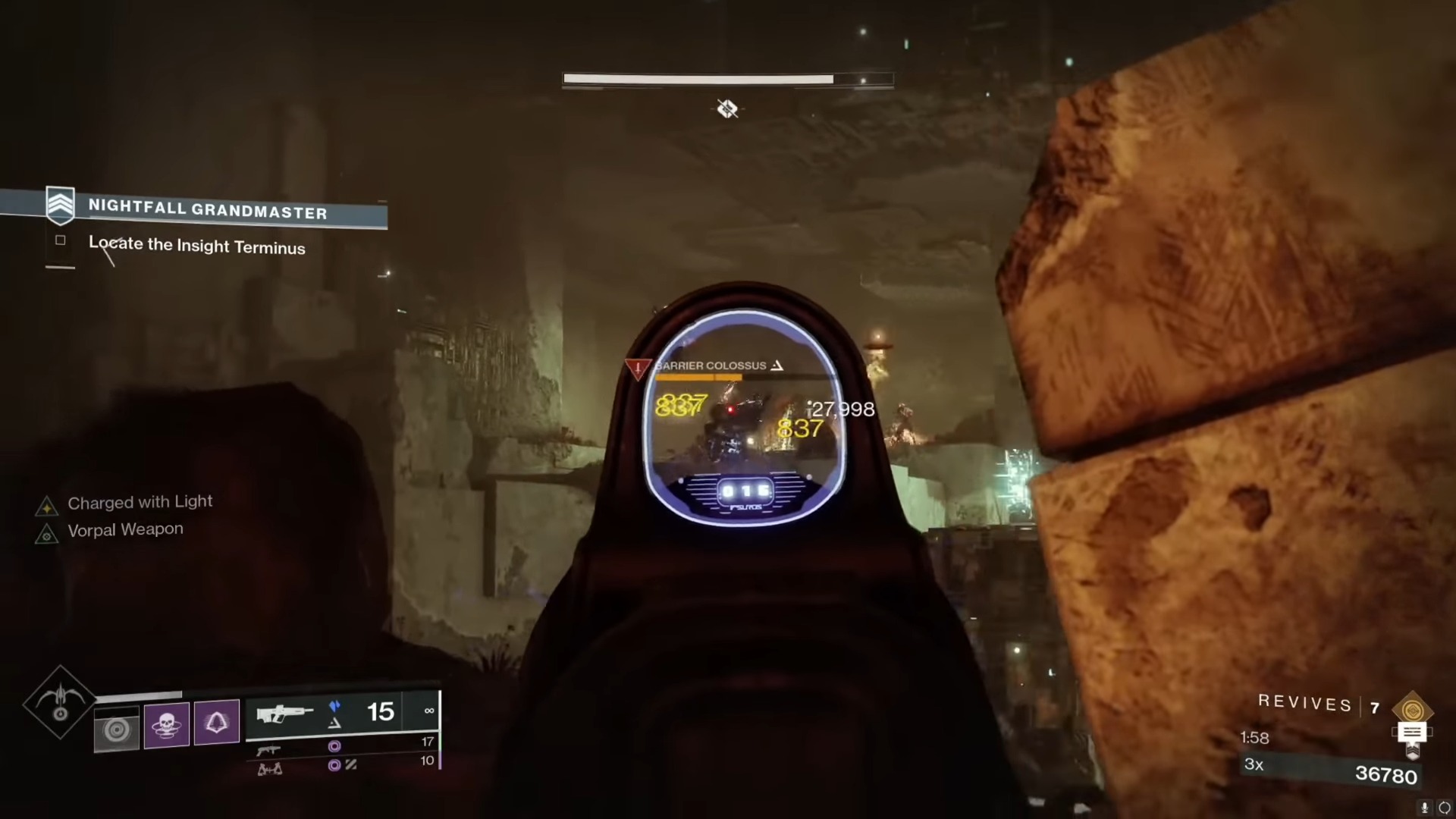Click the Revives counter label
Viewport: 1456px width, 819px height.
(1304, 703)
